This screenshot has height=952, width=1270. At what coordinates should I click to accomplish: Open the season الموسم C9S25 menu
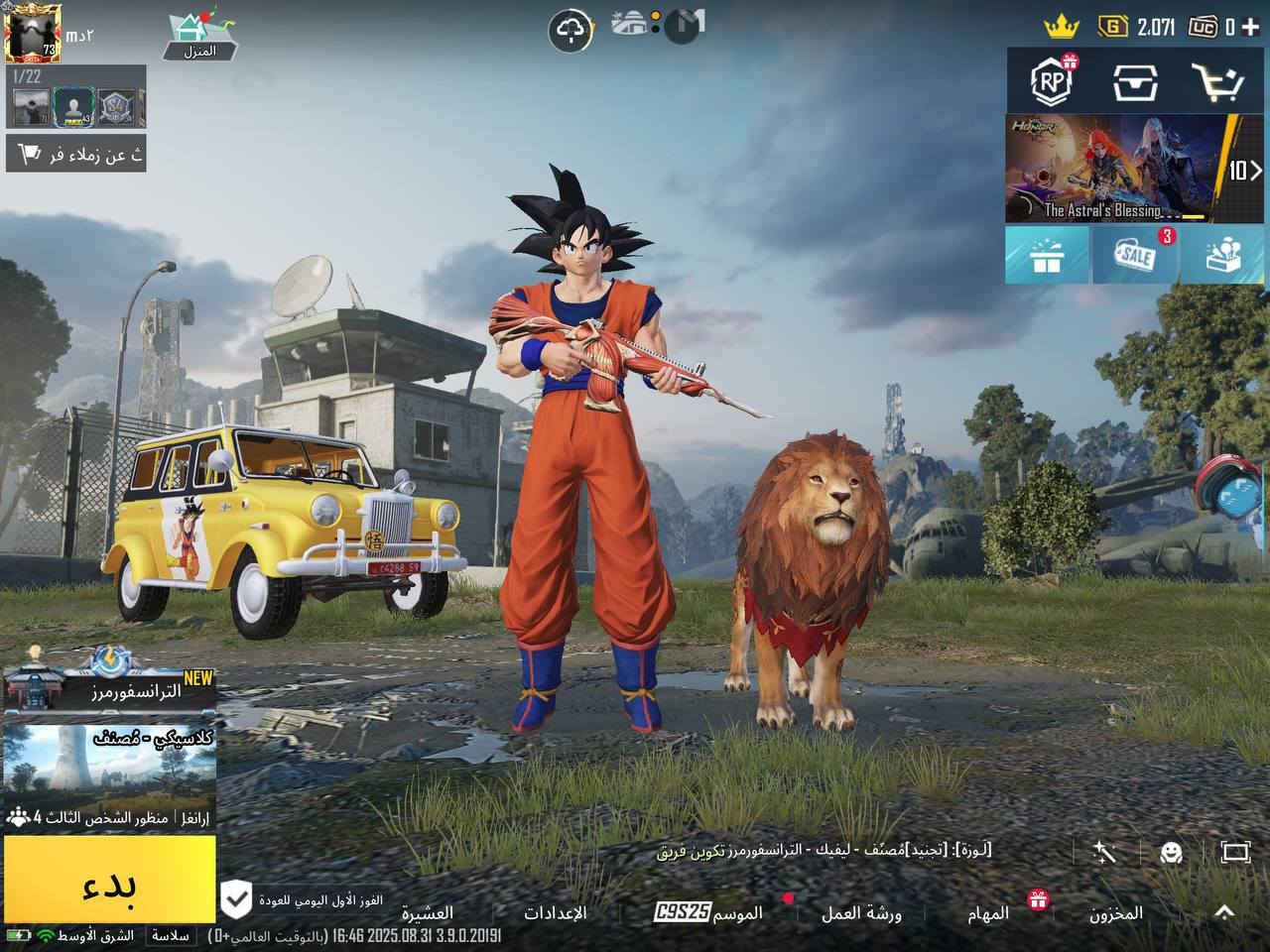pos(708,913)
